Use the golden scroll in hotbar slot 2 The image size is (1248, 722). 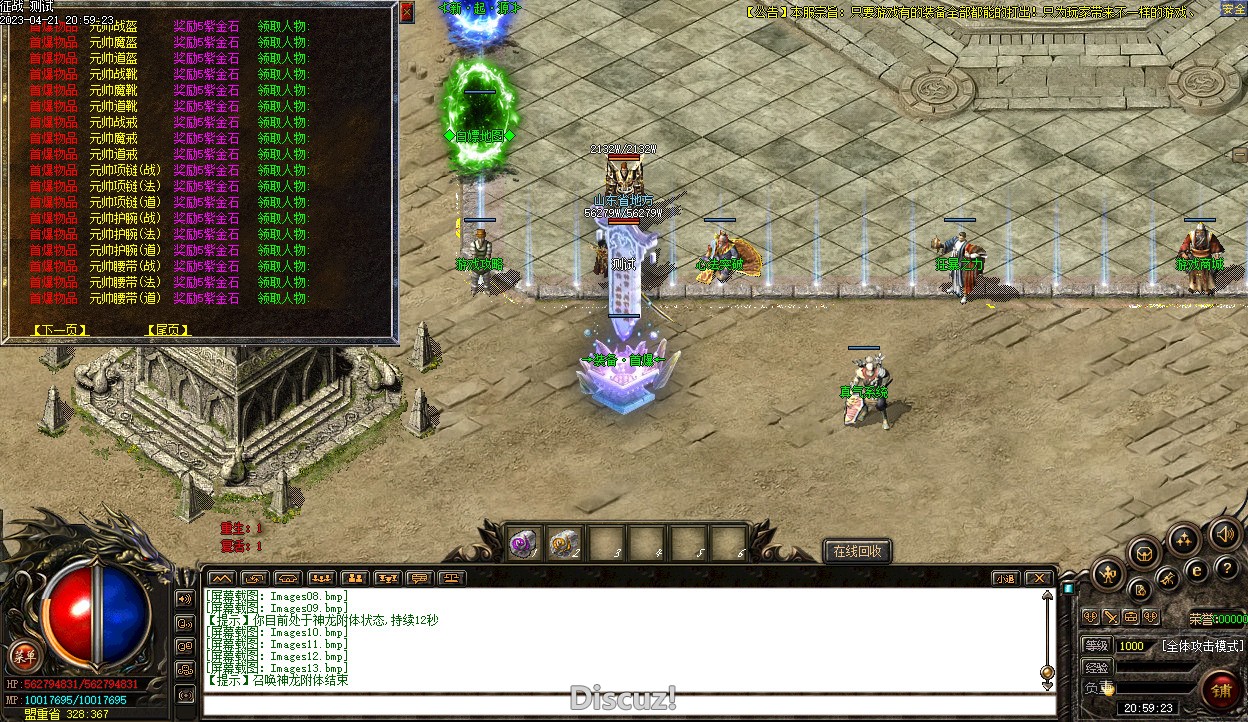click(564, 543)
